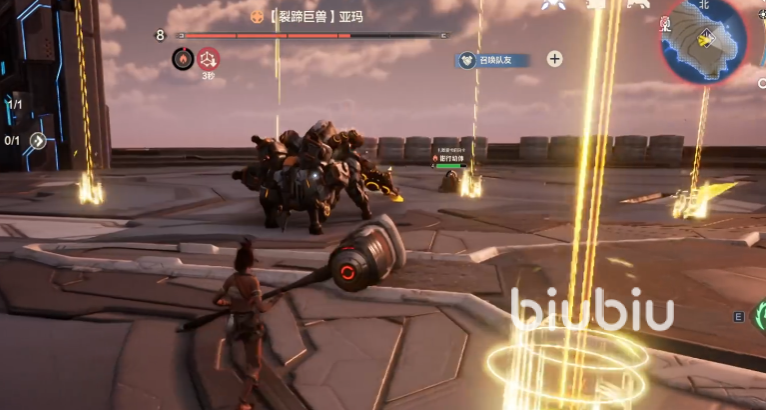The width and height of the screenshot is (766, 410).
Task: Click the plus button beside 召唤队友
Action: [x=554, y=59]
